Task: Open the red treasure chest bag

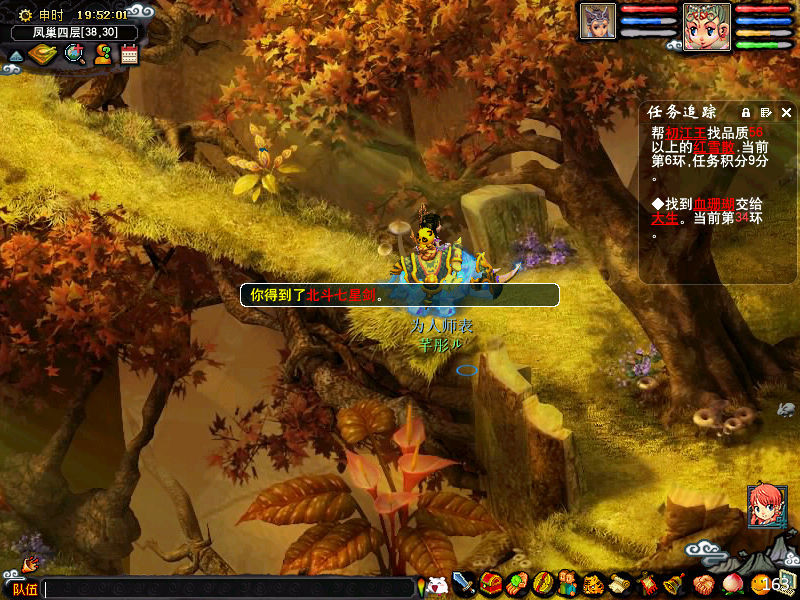Action: (490, 583)
